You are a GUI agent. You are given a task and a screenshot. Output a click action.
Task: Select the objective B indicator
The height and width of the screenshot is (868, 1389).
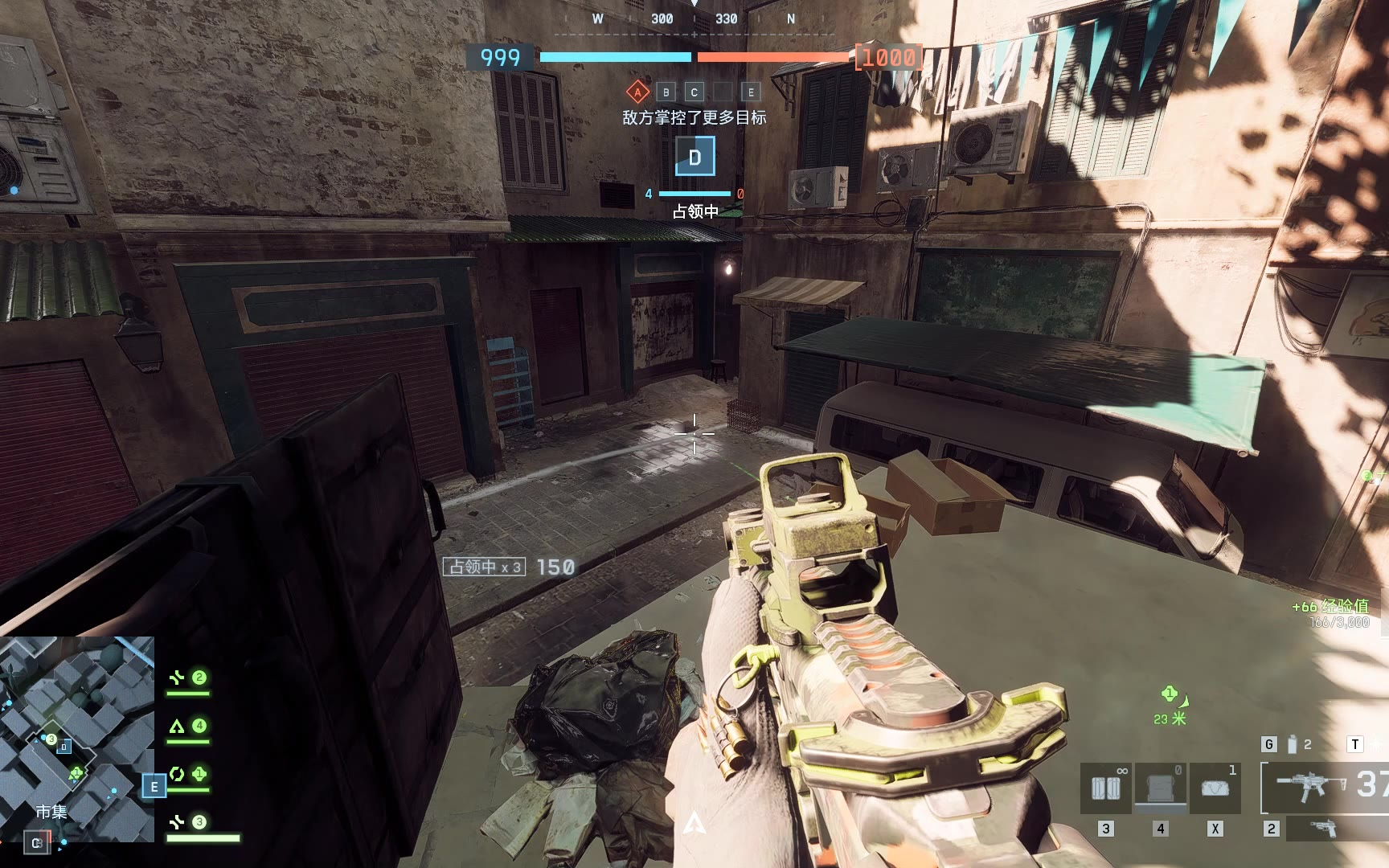pyautogui.click(x=666, y=92)
